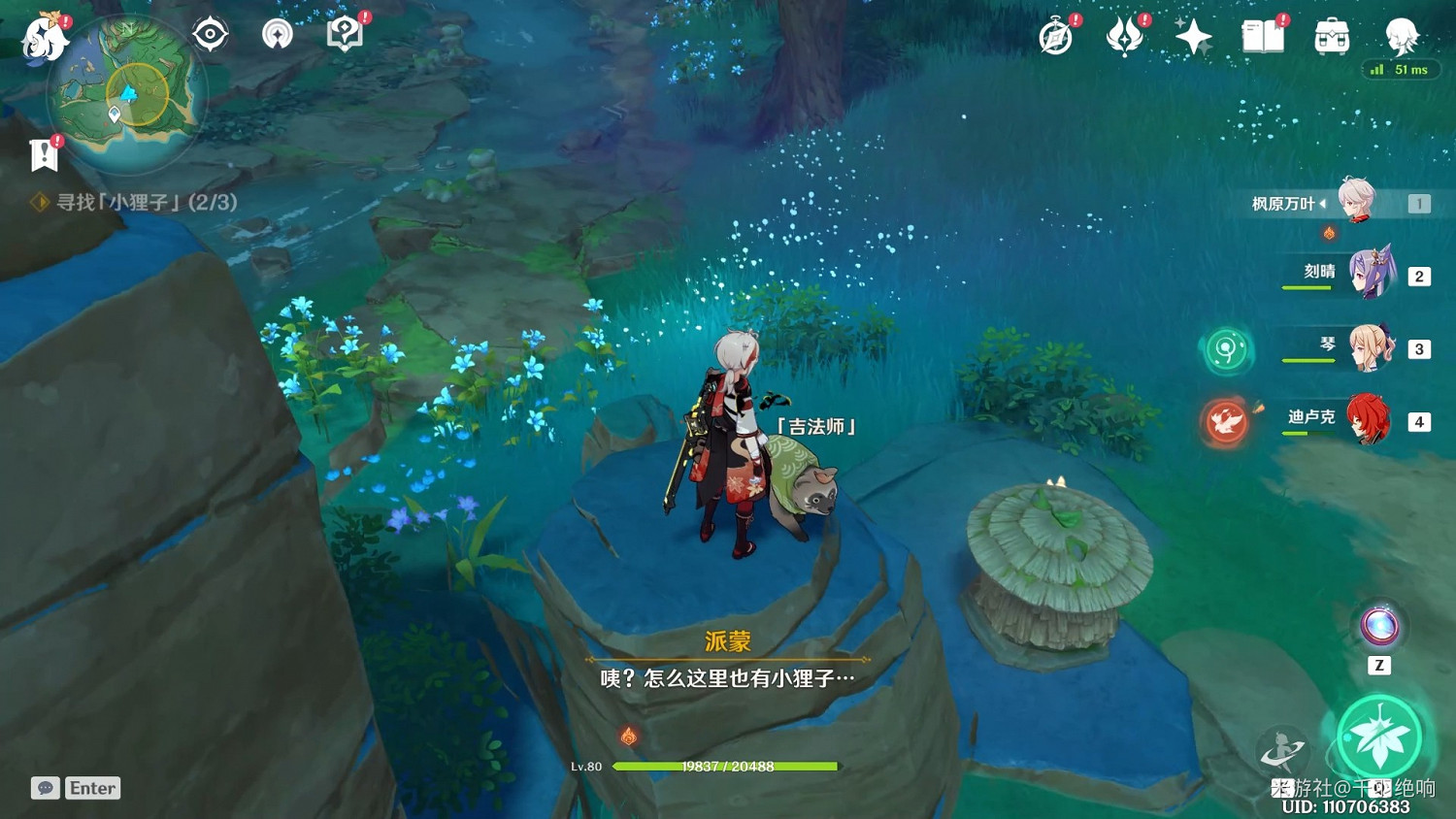The image size is (1456, 819).
Task: Open the Battle Pass wings icon
Action: click(x=1124, y=37)
